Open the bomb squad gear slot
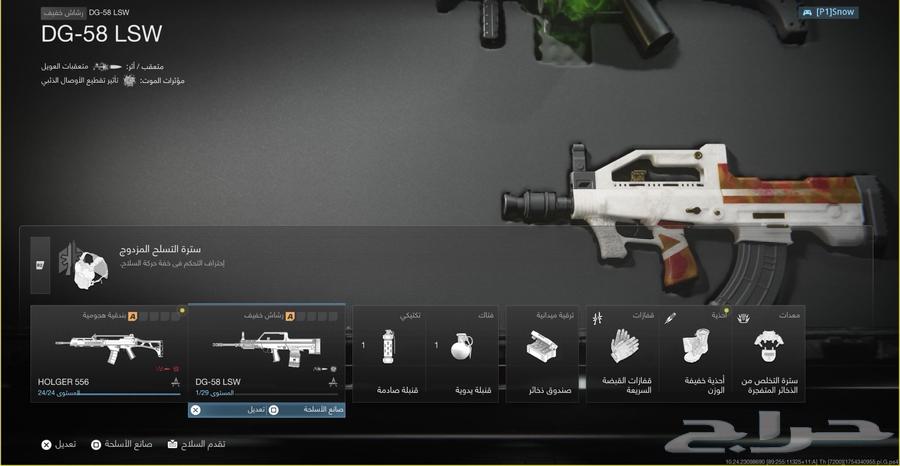Viewport: 900px width, 466px height. [x=772, y=353]
